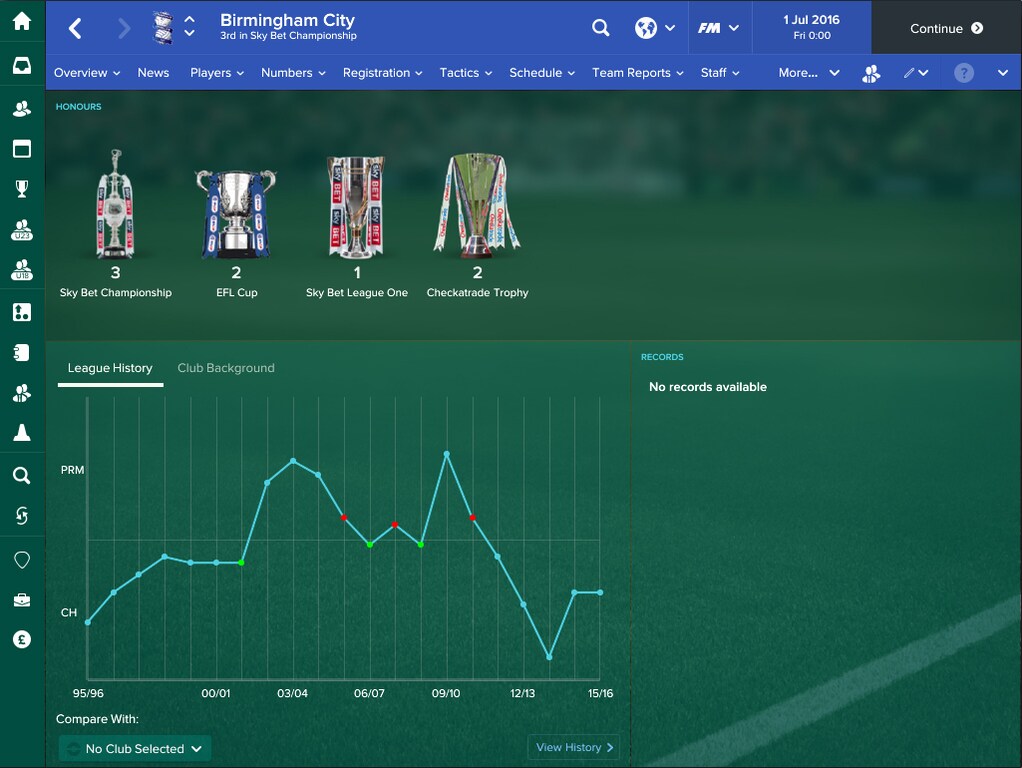Open the No Club Selected dropdown
The image size is (1022, 768).
(135, 748)
